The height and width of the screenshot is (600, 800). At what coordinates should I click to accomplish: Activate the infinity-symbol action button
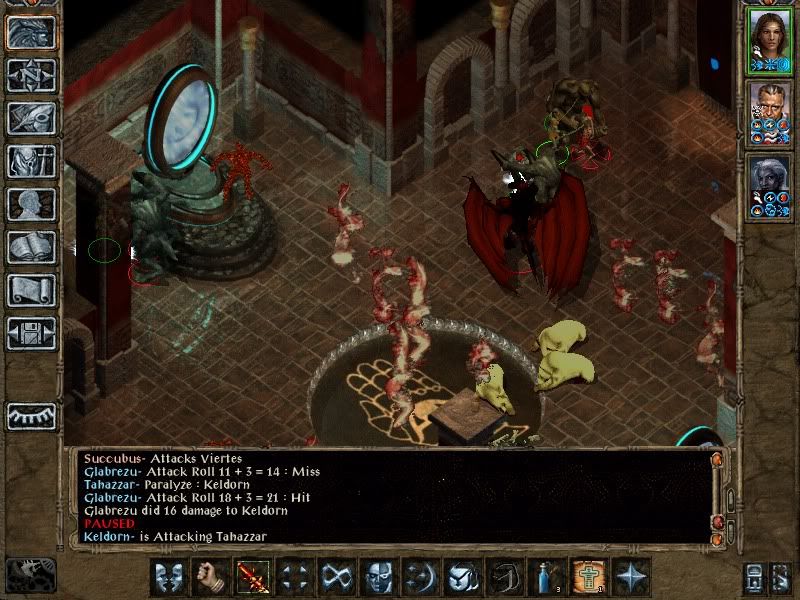[336, 577]
